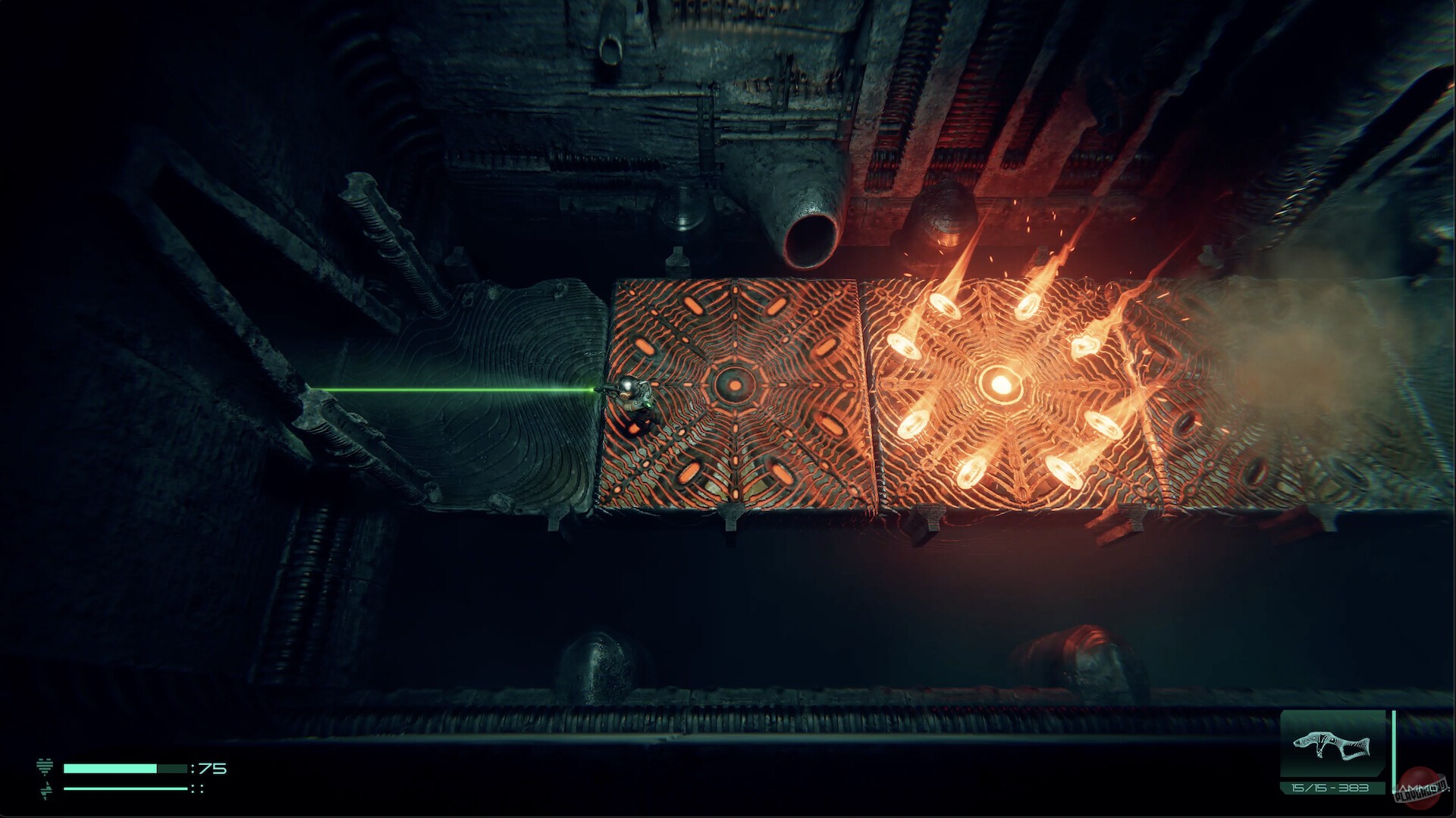1456x818 pixels.
Task: Click the two dots beside the stamina bar
Action: [199, 788]
